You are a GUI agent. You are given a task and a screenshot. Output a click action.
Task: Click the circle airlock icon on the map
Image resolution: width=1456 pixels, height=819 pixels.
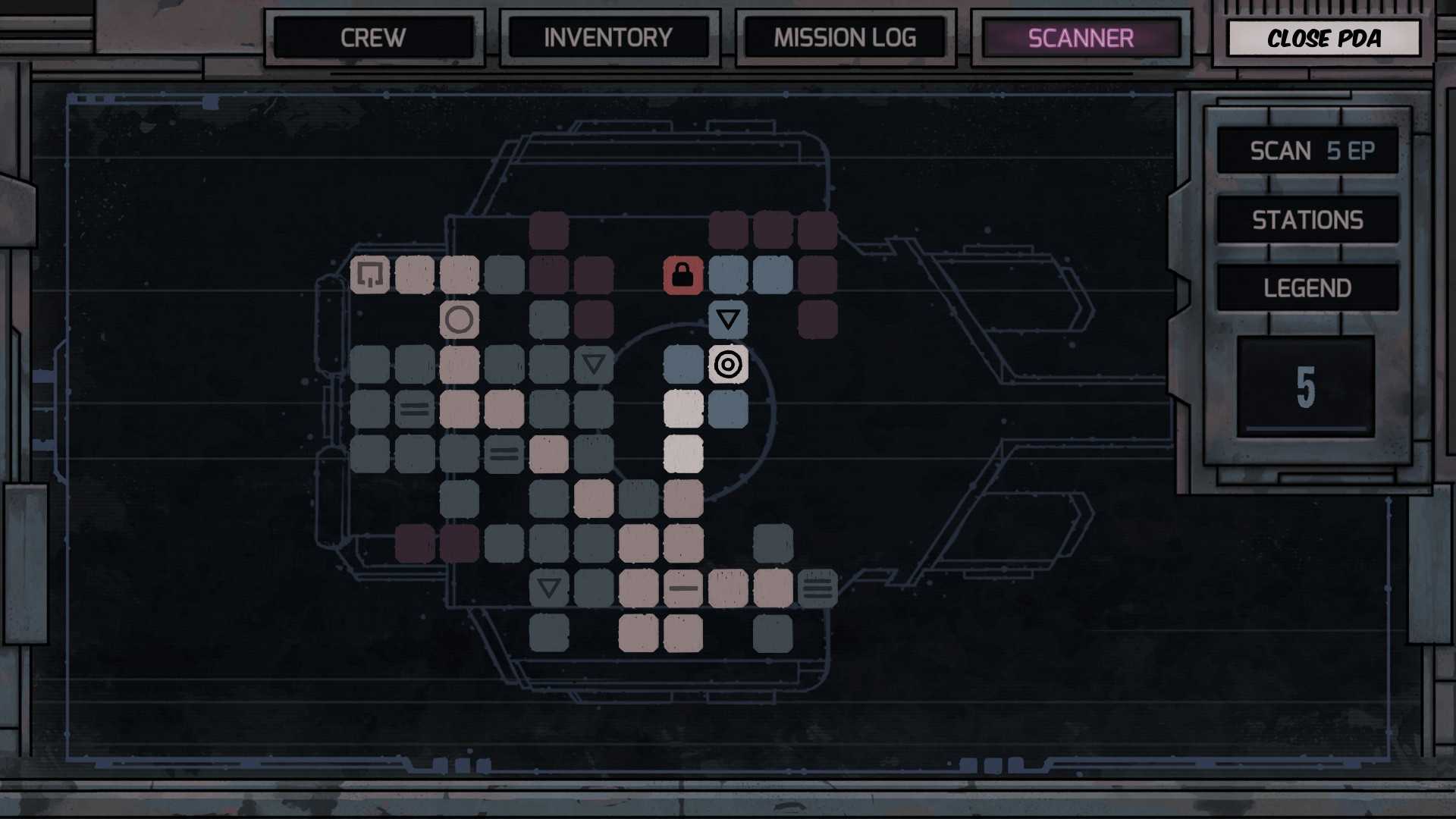click(460, 320)
